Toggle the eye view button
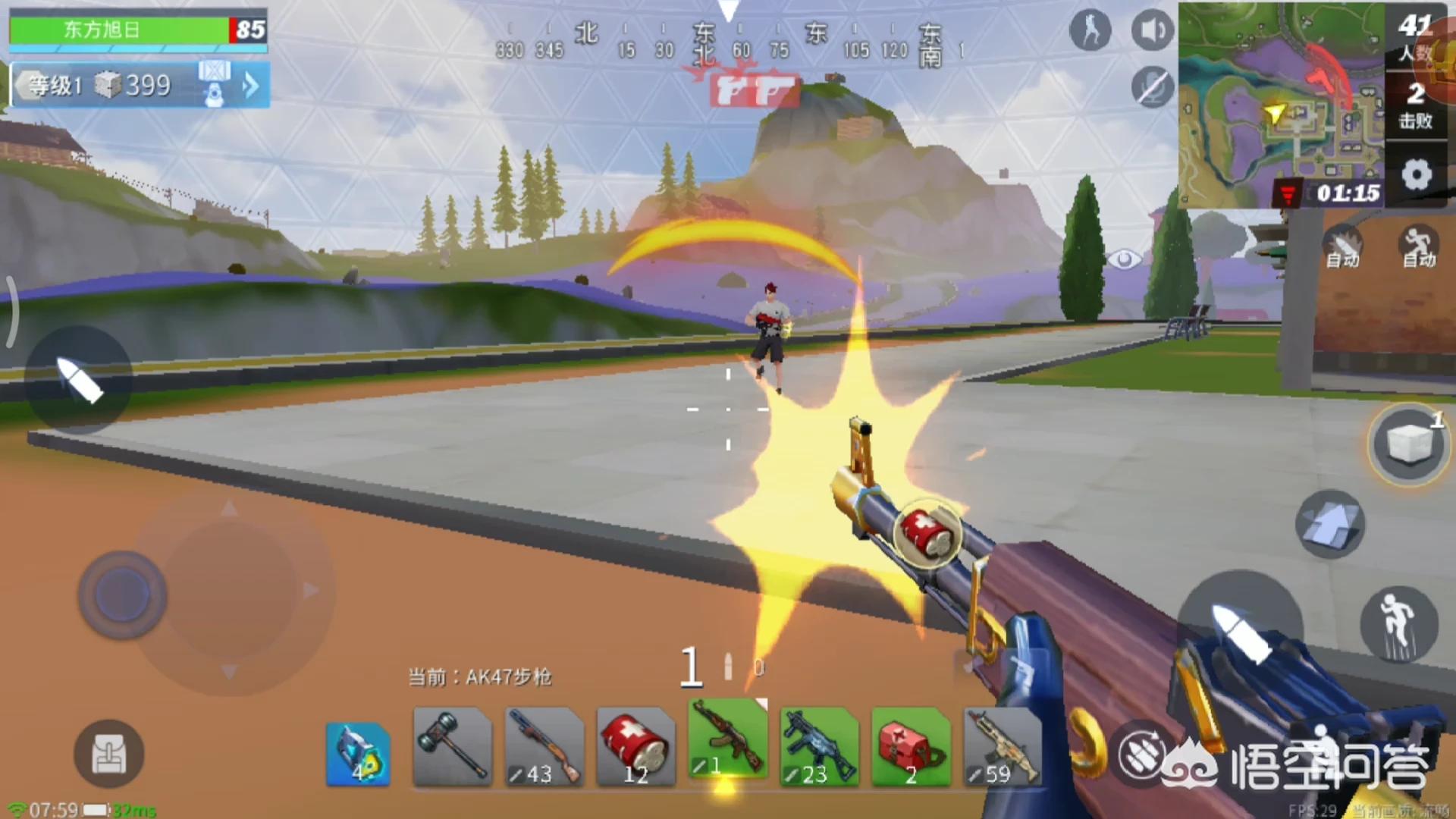 pos(1124,260)
